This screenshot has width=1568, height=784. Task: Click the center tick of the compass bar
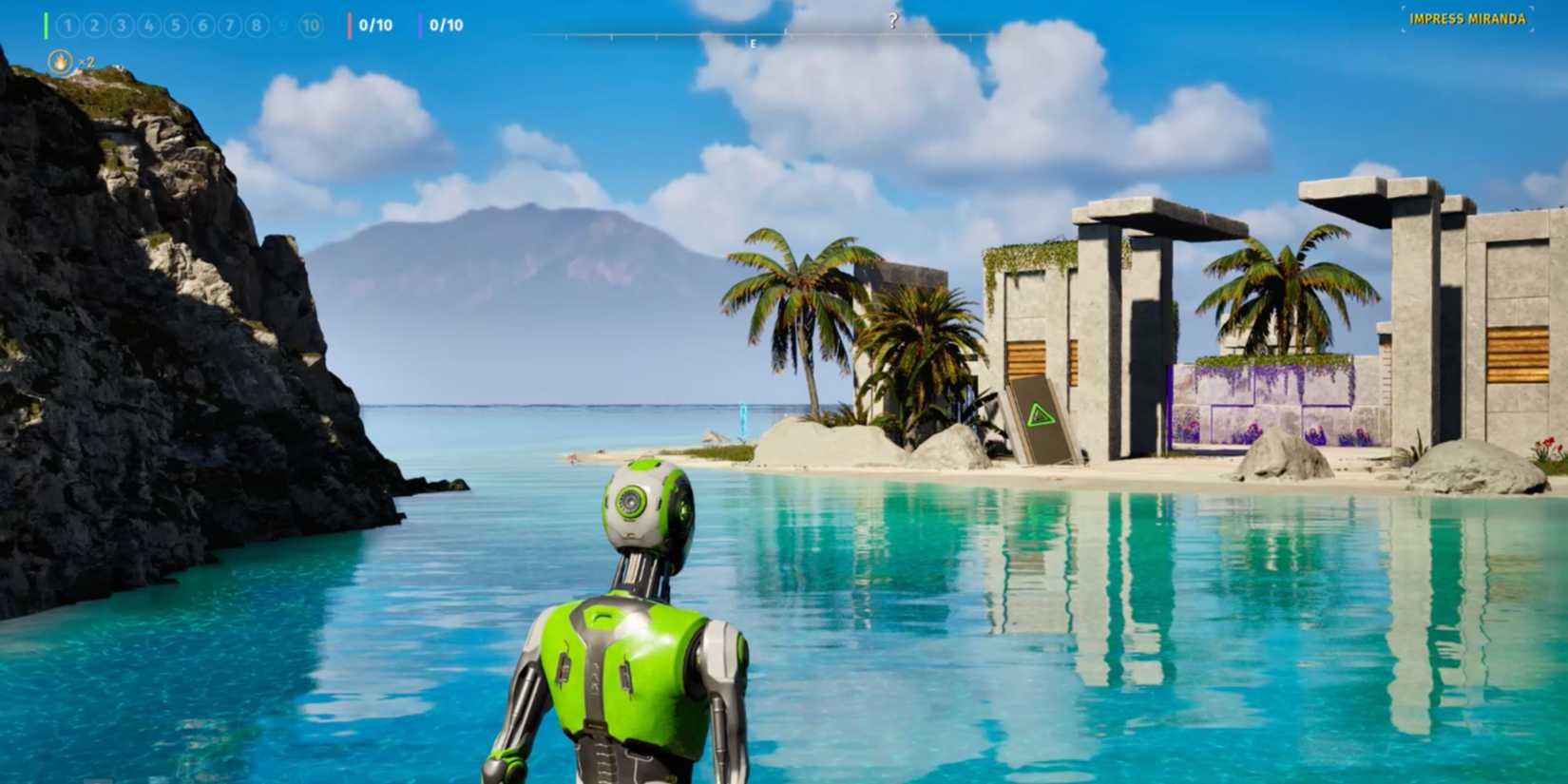pyautogui.click(x=786, y=33)
